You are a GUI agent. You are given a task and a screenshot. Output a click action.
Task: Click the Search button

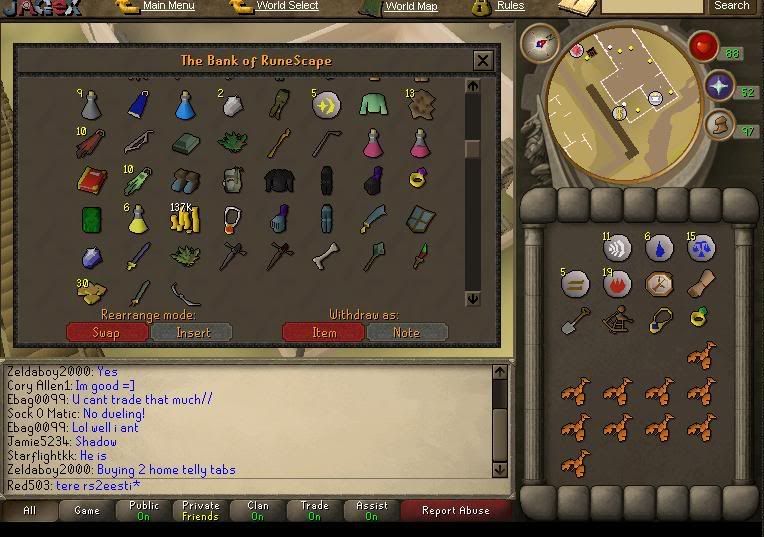(x=731, y=6)
